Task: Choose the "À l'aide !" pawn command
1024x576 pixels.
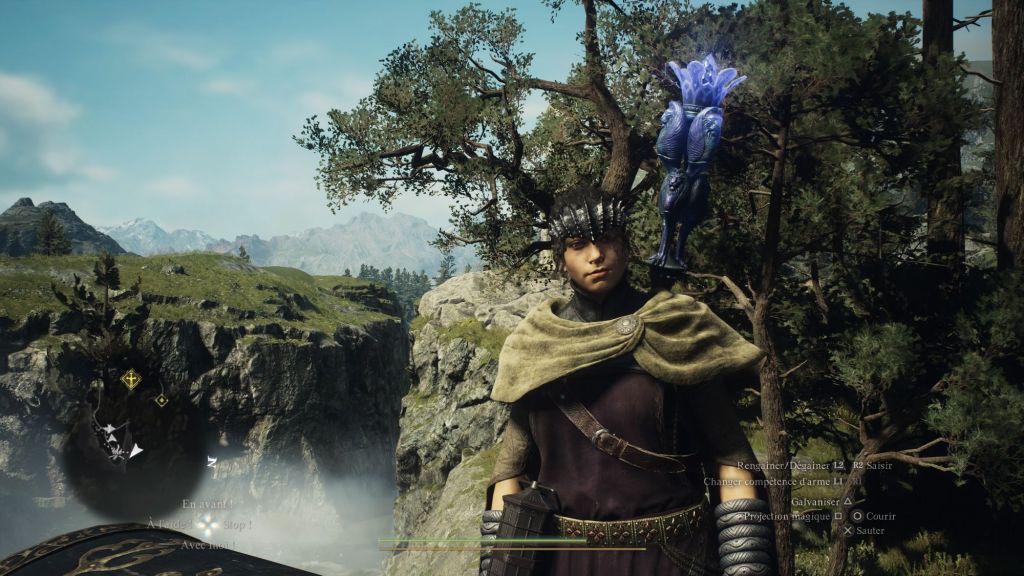Action: tap(169, 524)
